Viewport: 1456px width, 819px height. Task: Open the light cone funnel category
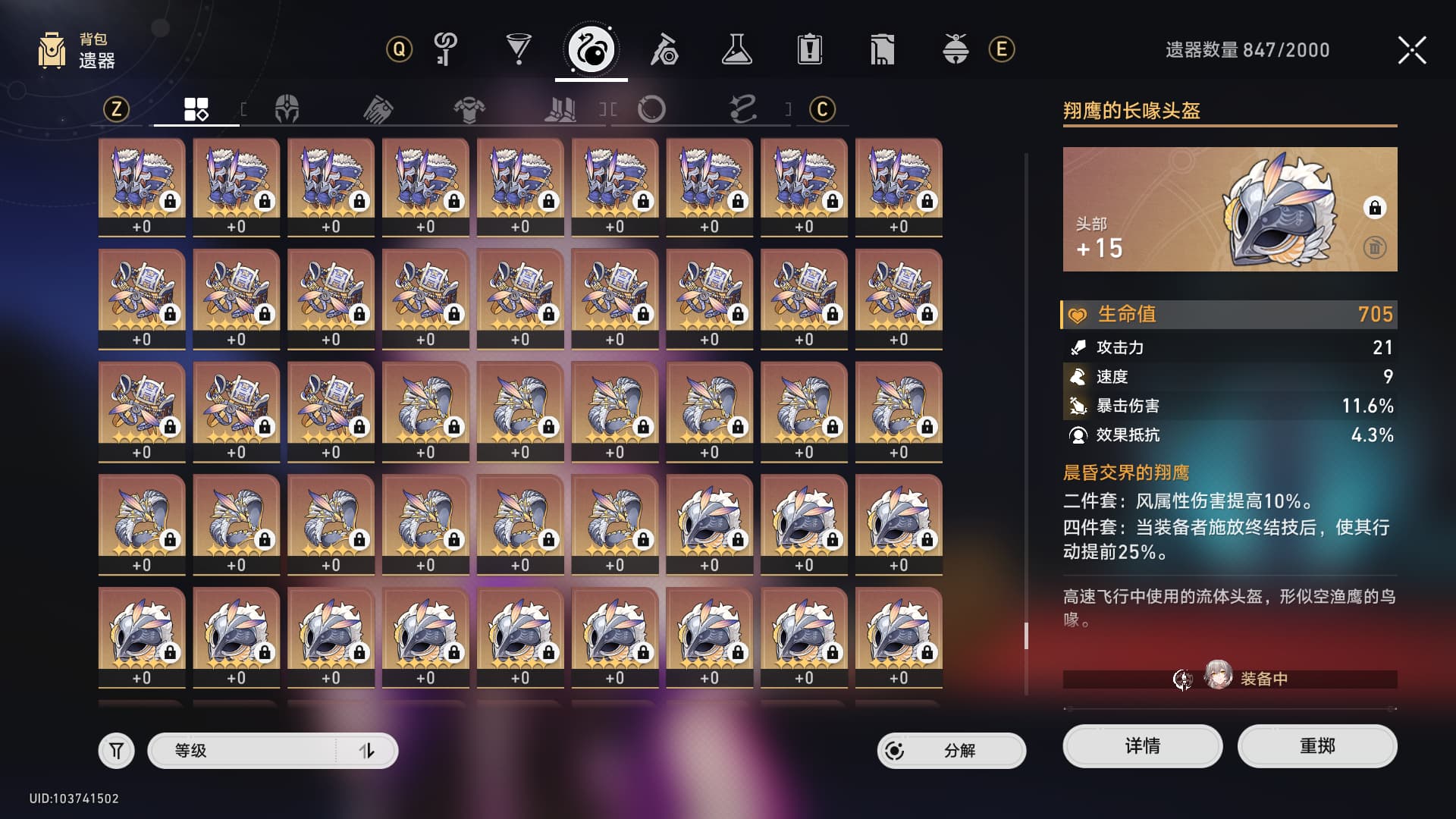pos(519,50)
